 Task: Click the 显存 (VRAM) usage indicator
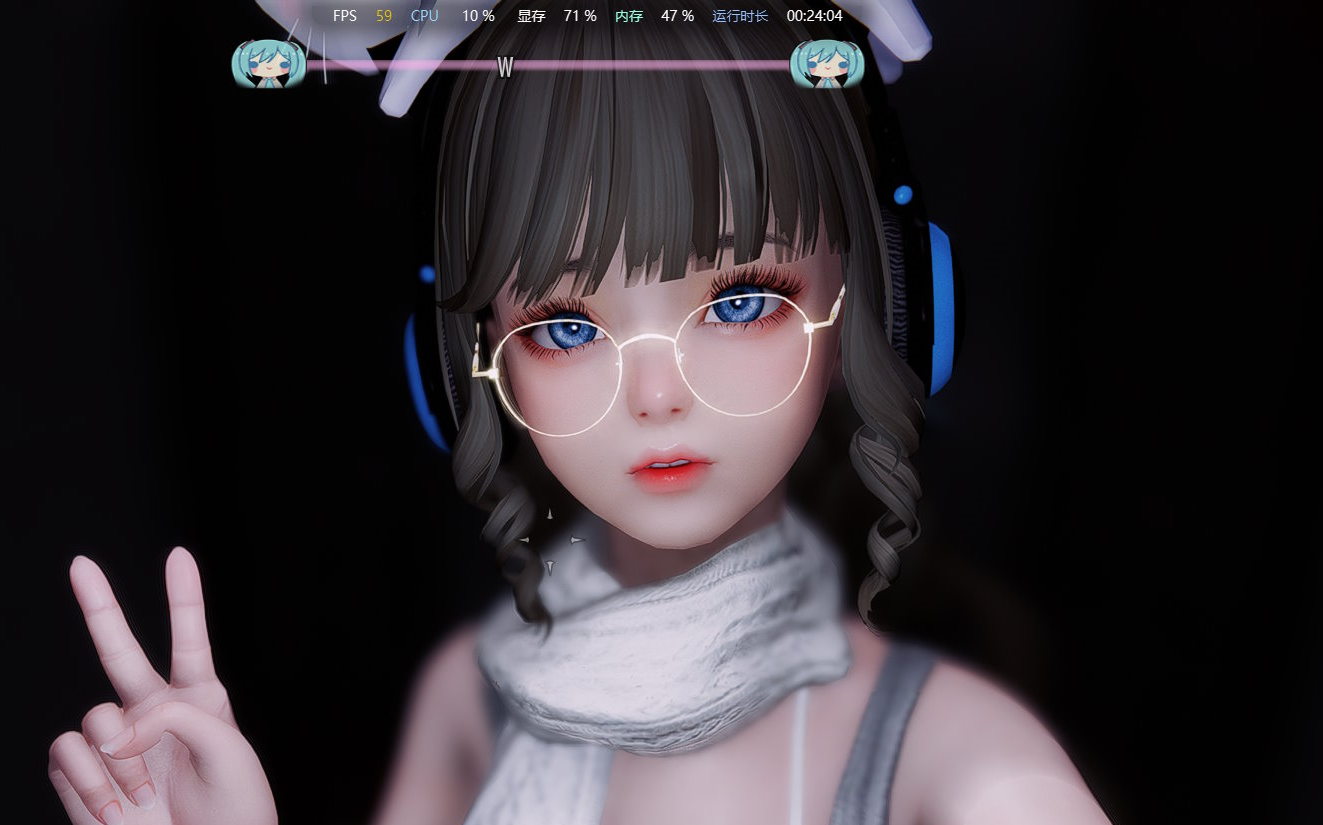click(530, 15)
